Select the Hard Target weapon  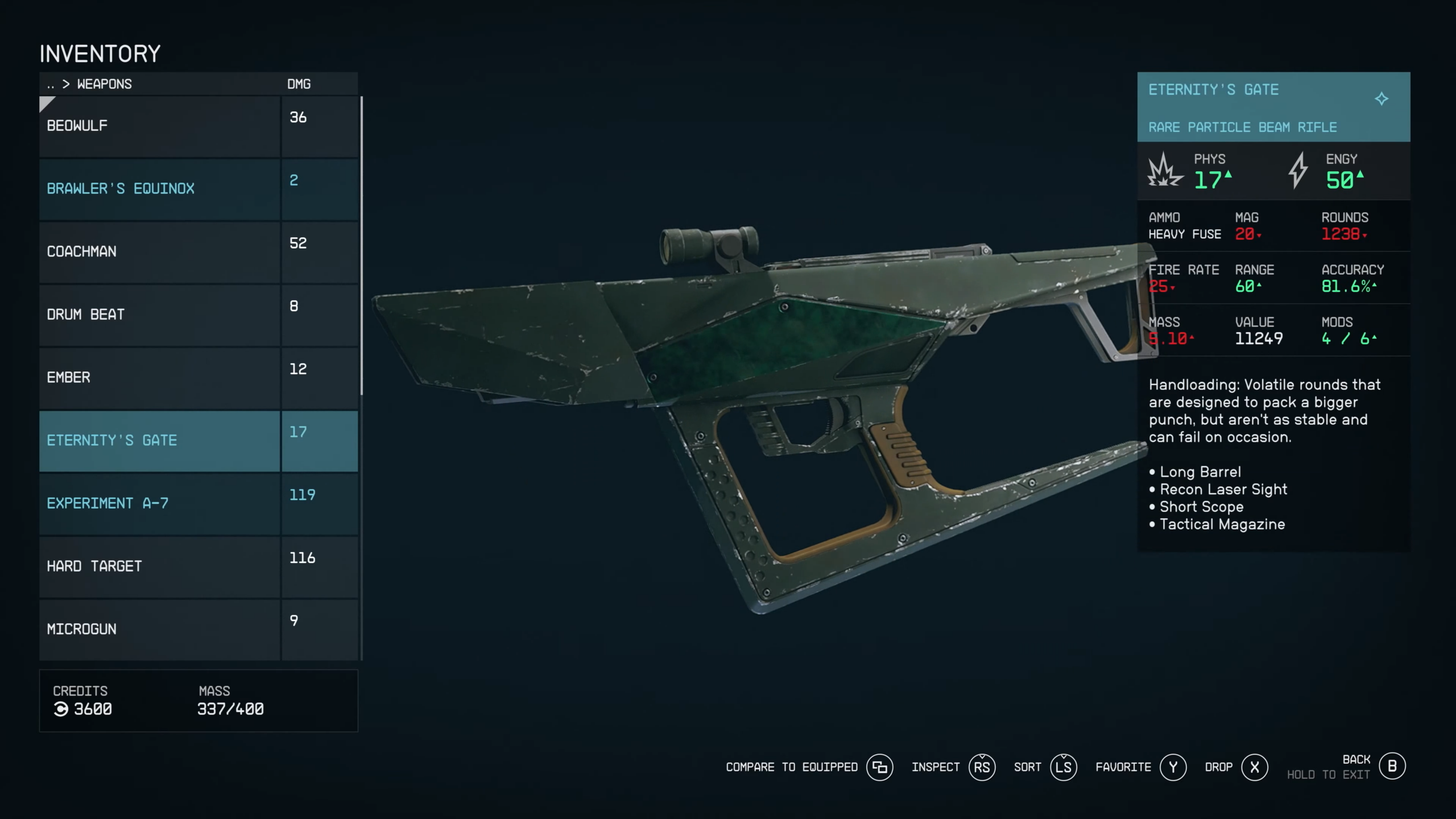pos(159,566)
